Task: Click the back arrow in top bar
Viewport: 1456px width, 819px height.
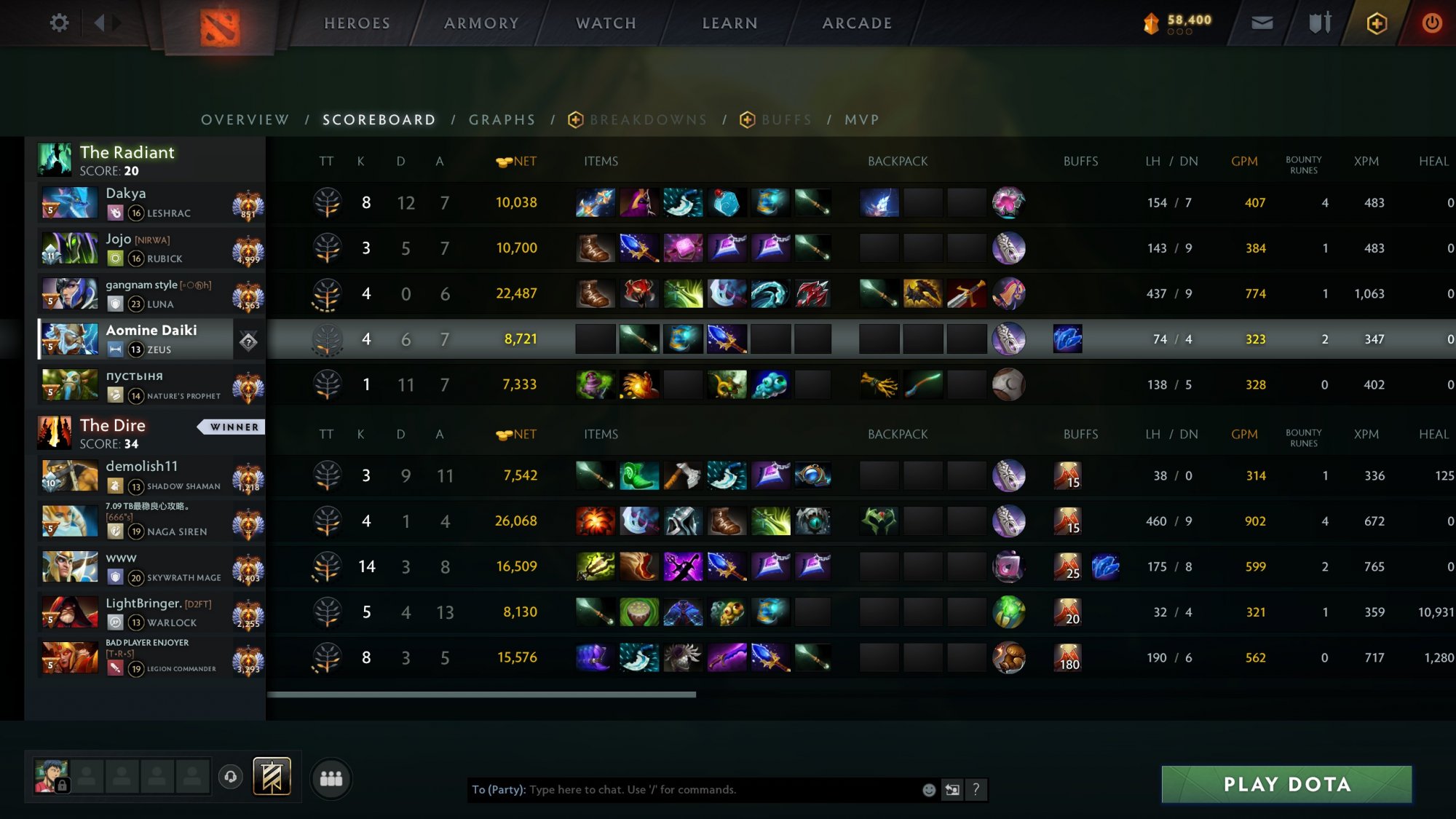Action: 99,23
